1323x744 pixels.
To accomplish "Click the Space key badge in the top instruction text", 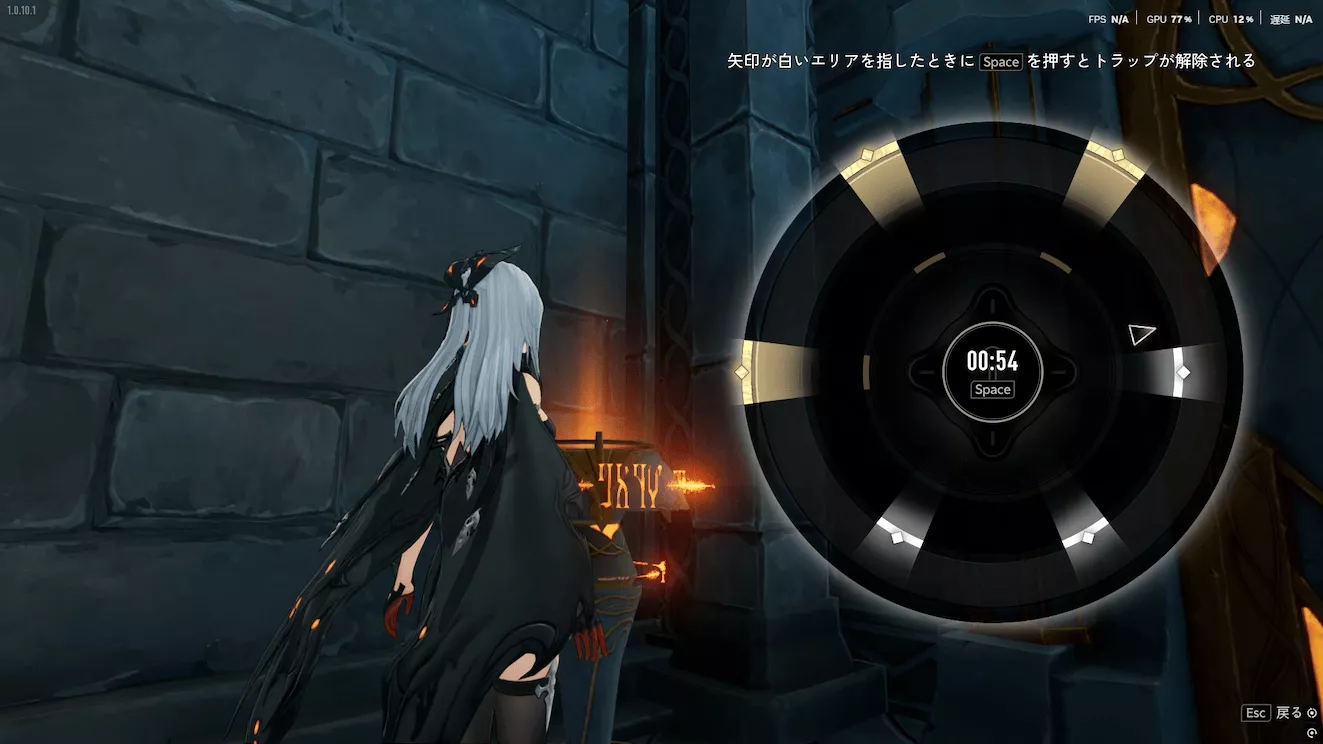I will click(x=1000, y=61).
